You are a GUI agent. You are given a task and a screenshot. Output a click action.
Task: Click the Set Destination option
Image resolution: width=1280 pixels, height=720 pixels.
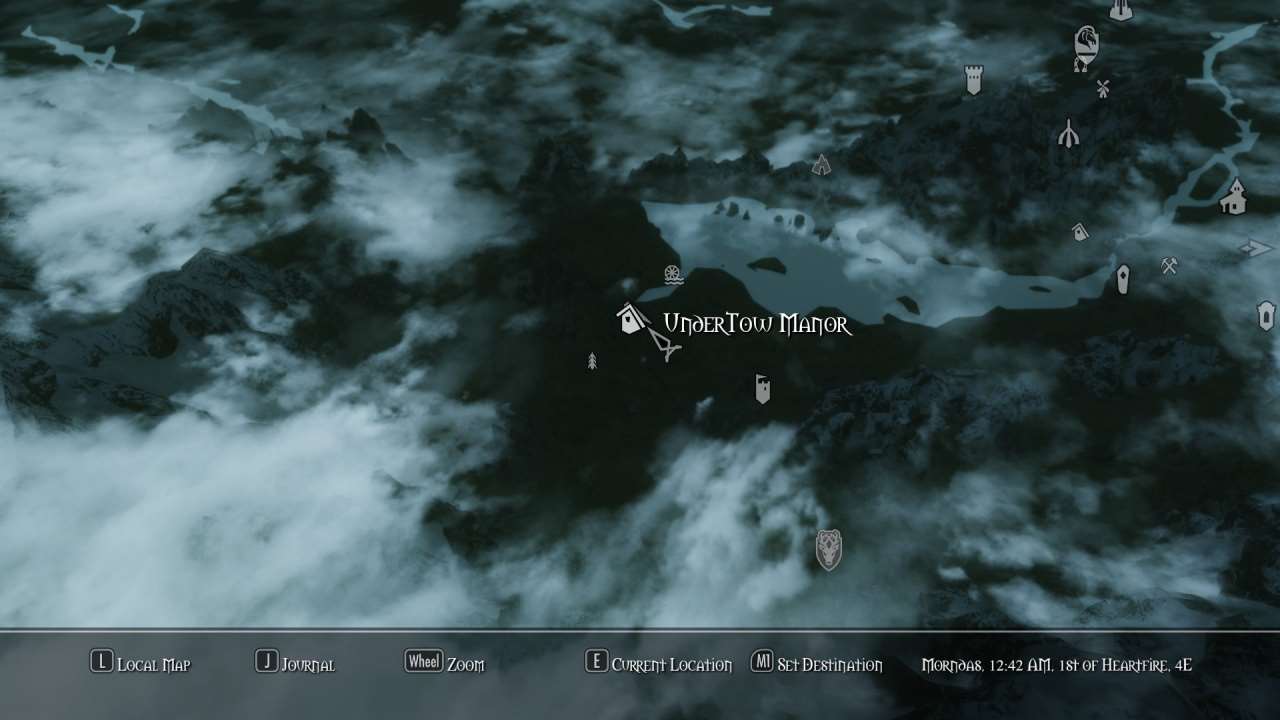point(816,664)
